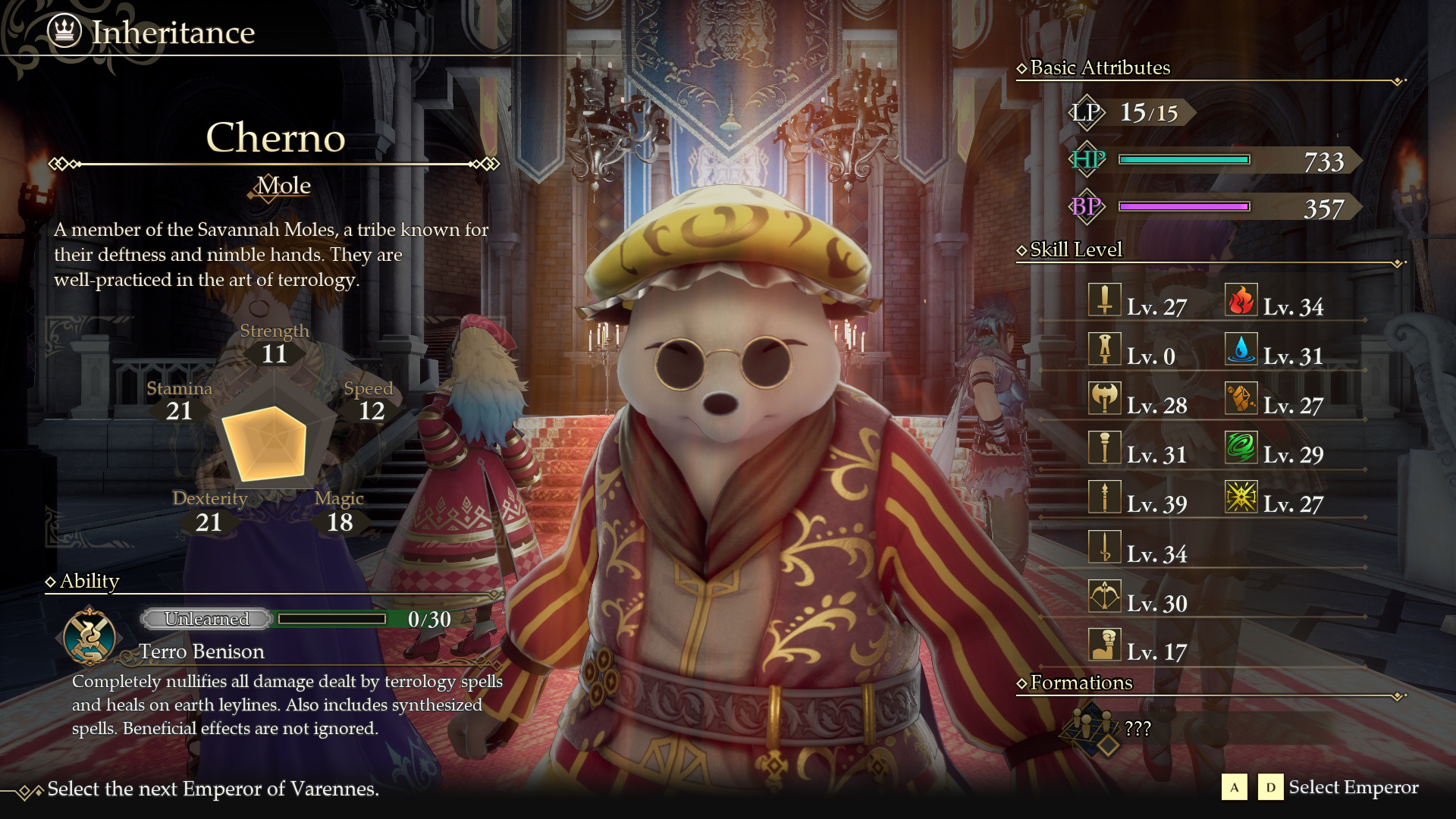1456x819 pixels.
Task: Click the bow skill icon
Action: click(x=1104, y=596)
